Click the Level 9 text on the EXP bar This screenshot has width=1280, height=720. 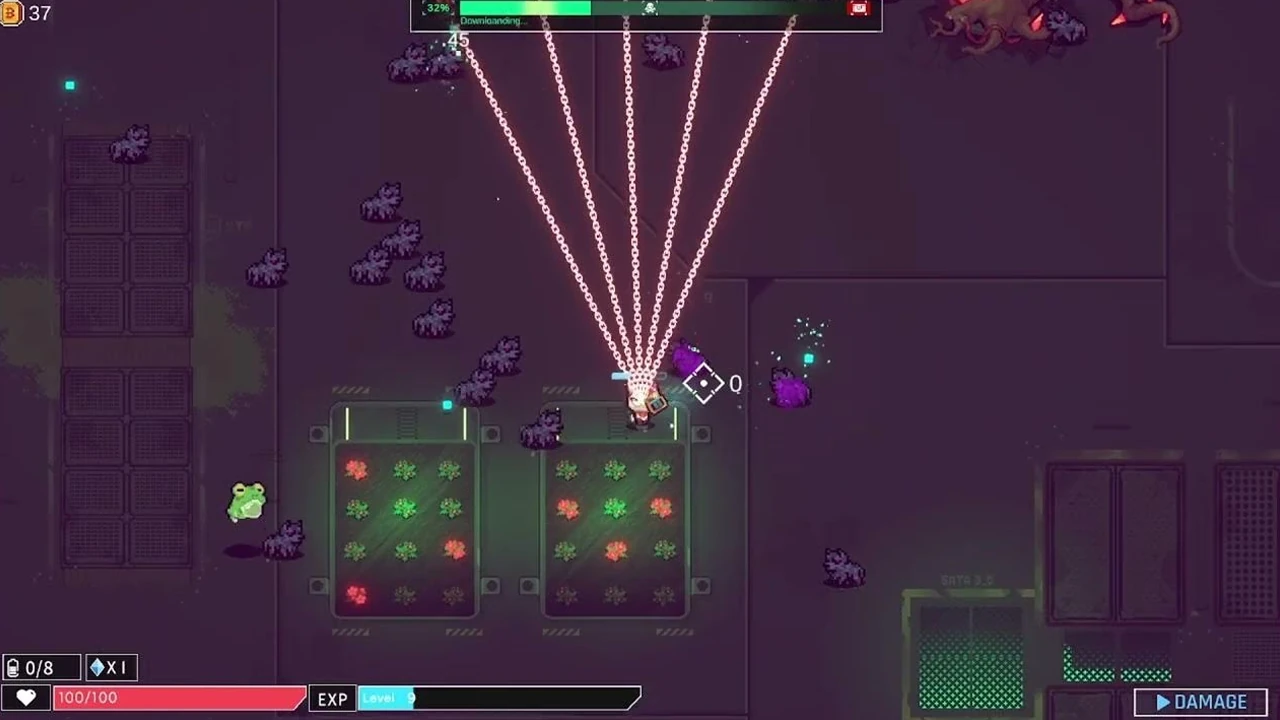coord(386,698)
